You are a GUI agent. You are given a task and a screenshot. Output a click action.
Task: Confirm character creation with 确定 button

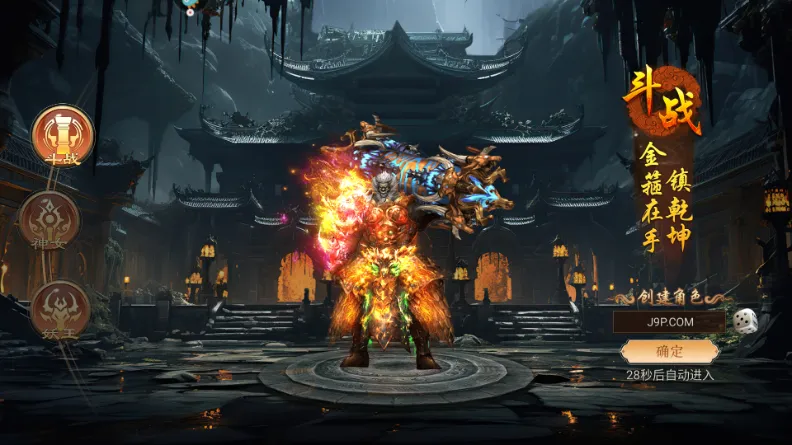pos(669,351)
